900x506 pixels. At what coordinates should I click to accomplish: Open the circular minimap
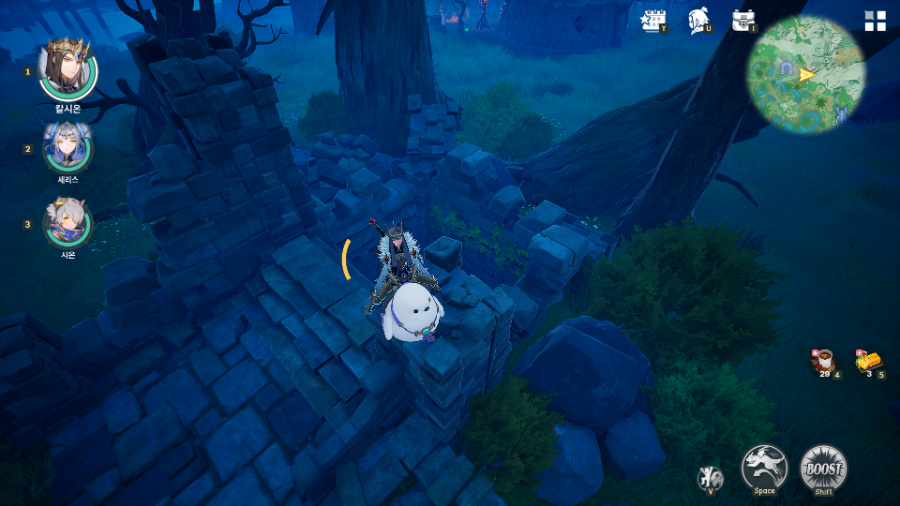coord(806,75)
